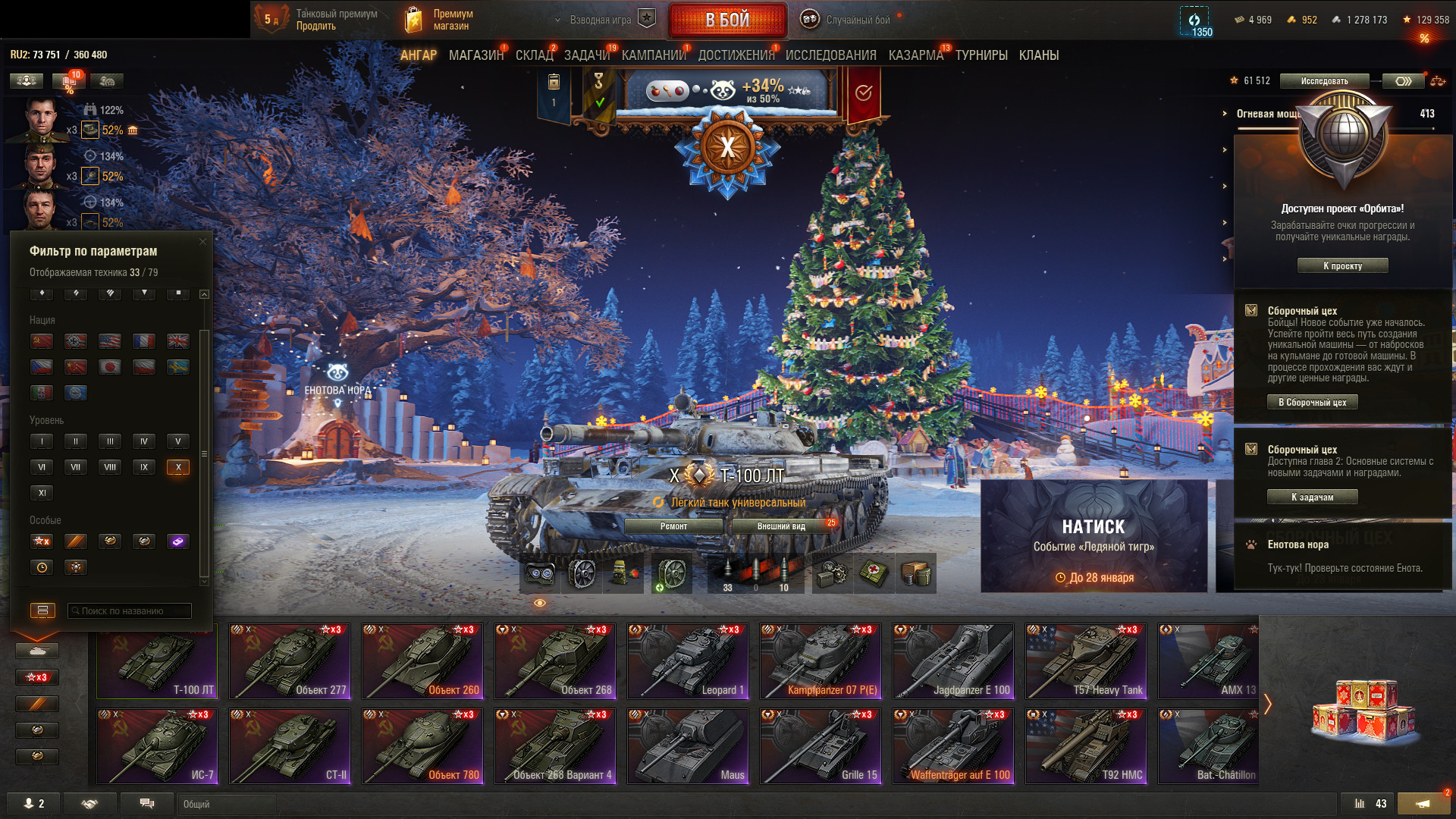Open Внешний вид customization
Viewport: 1456px width, 819px height.
click(781, 526)
